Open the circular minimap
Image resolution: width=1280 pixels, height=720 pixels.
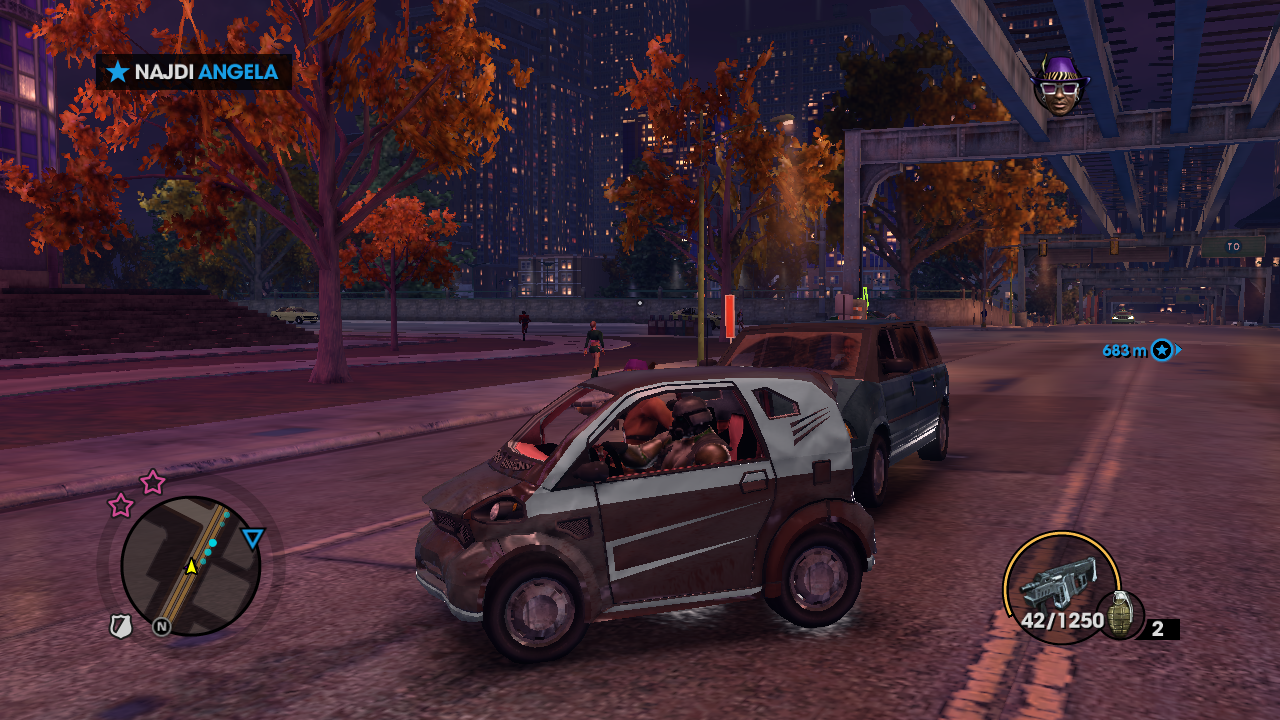(x=190, y=566)
